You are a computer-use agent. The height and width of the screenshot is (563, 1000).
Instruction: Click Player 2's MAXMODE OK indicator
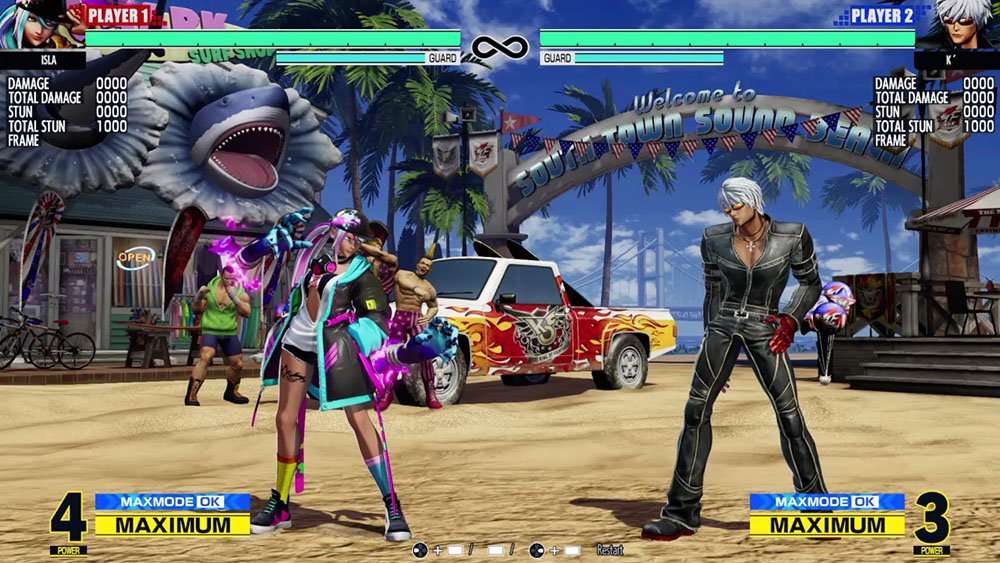827,502
